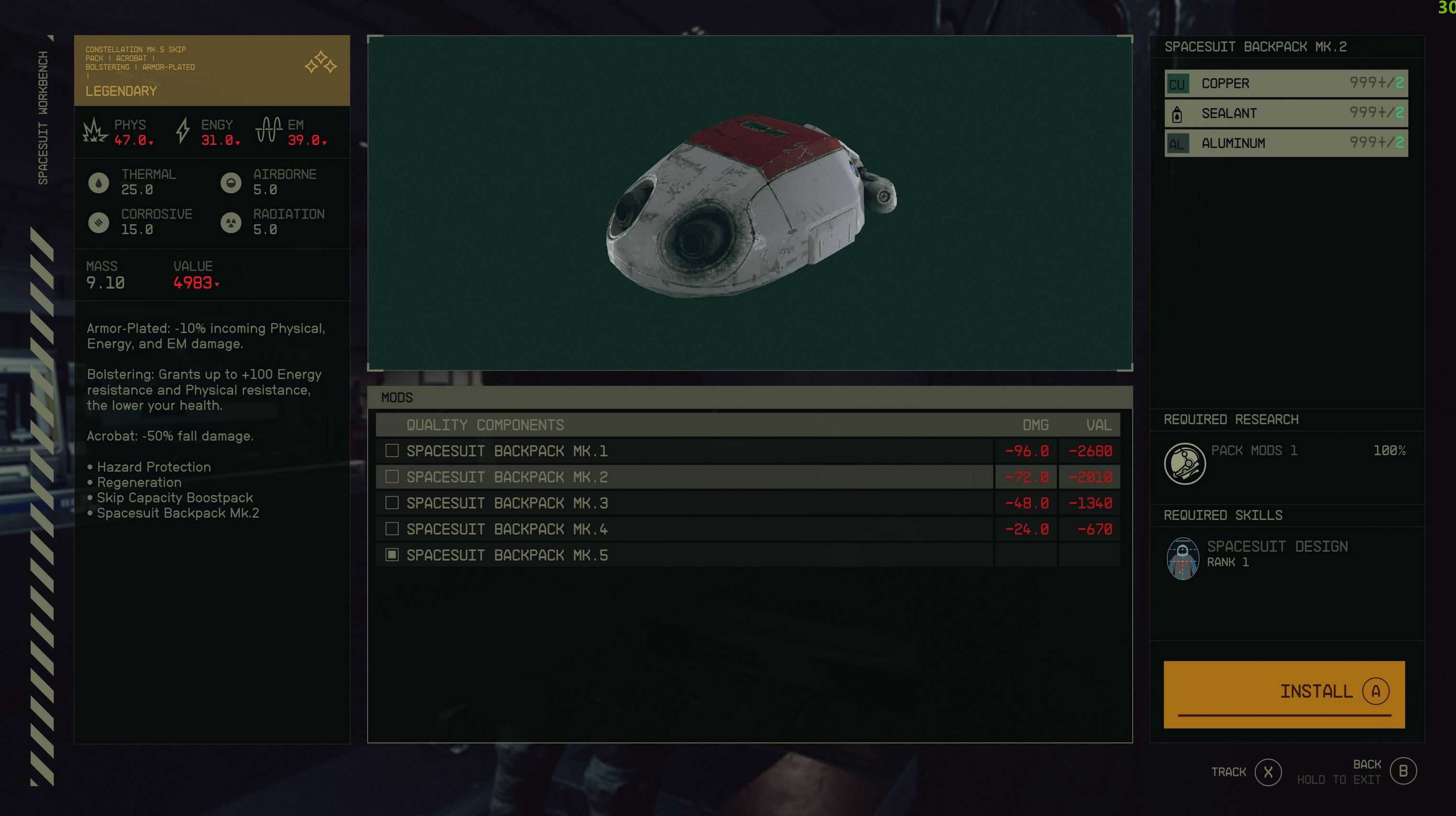Select Spacesuit Backpack Mk.4 option
The height and width of the screenshot is (816, 1456).
coord(507,529)
